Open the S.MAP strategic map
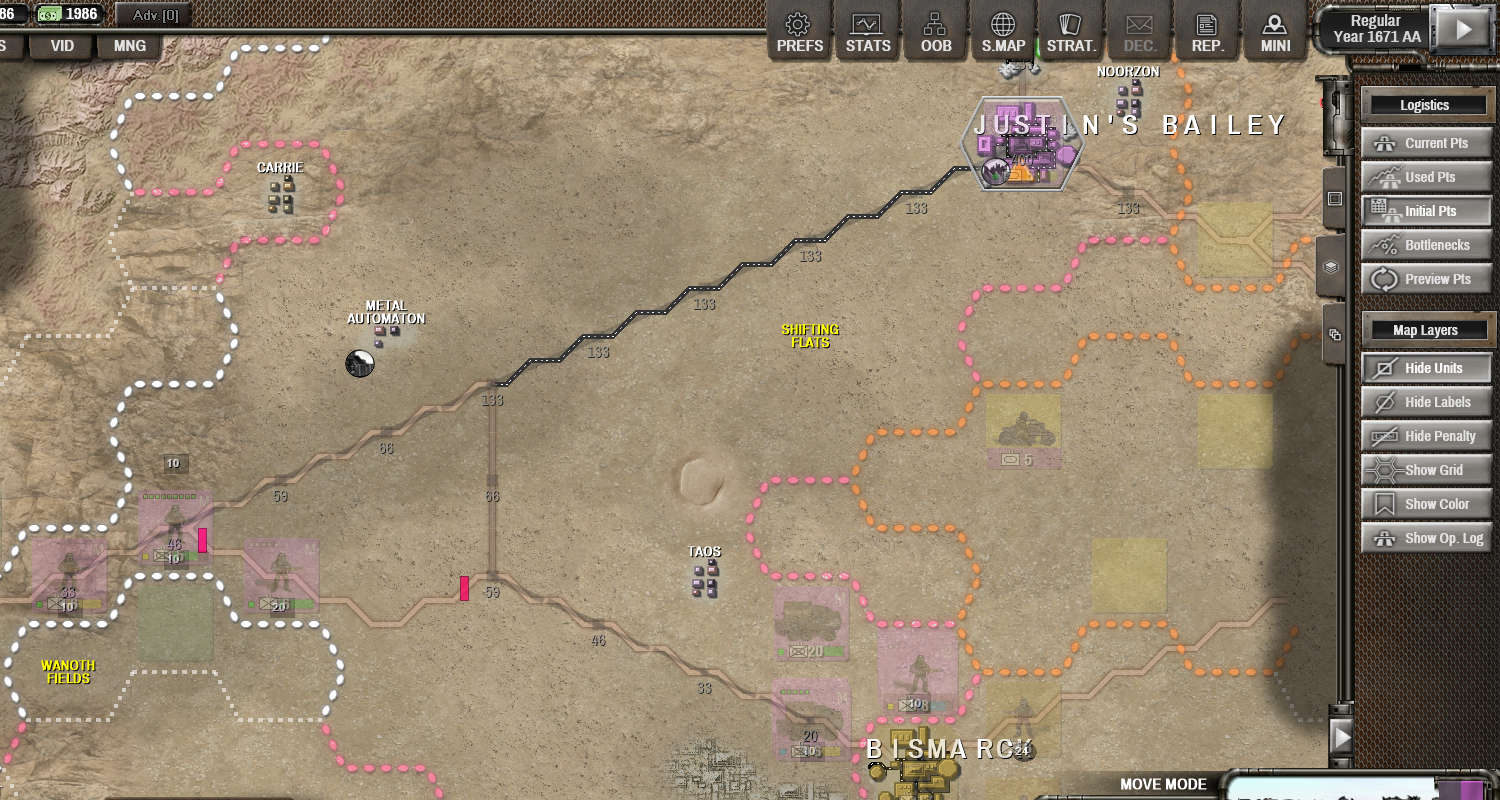This screenshot has width=1500, height=800. click(x=1003, y=33)
